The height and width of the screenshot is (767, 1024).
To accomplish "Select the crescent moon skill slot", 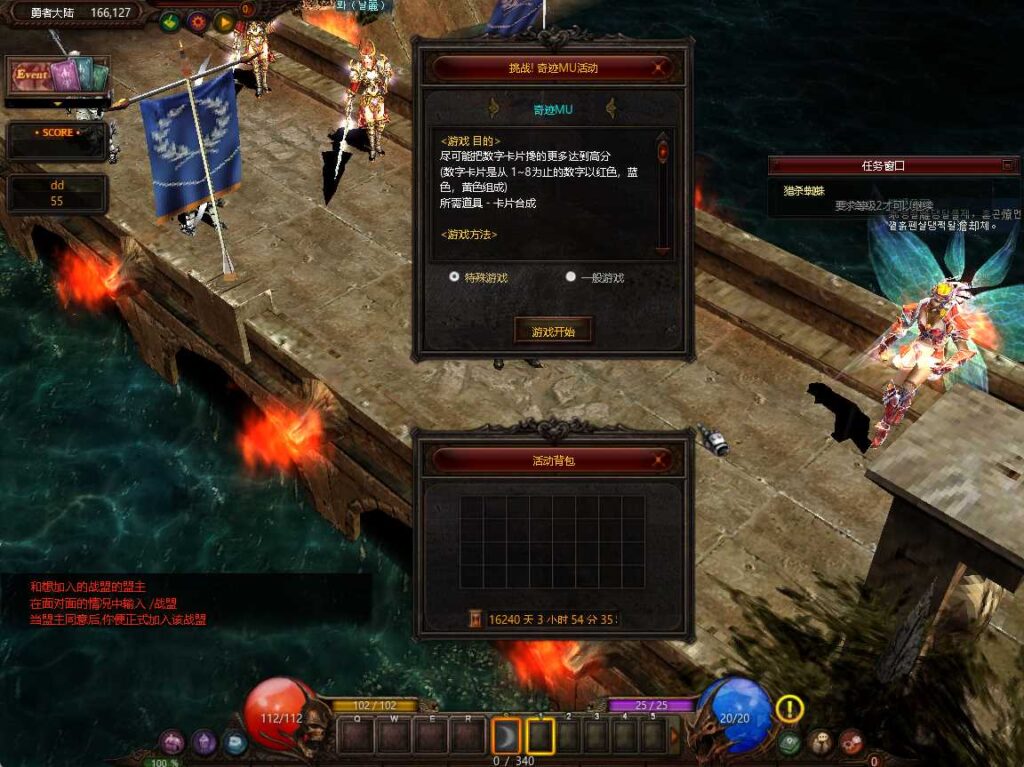I will click(508, 737).
